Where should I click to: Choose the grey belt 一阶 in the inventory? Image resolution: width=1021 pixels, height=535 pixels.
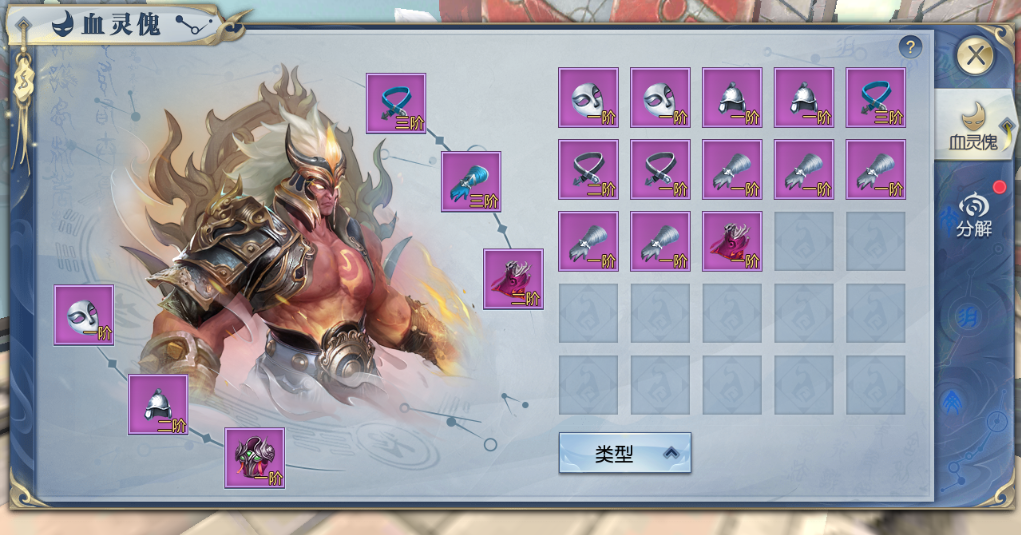[660, 170]
